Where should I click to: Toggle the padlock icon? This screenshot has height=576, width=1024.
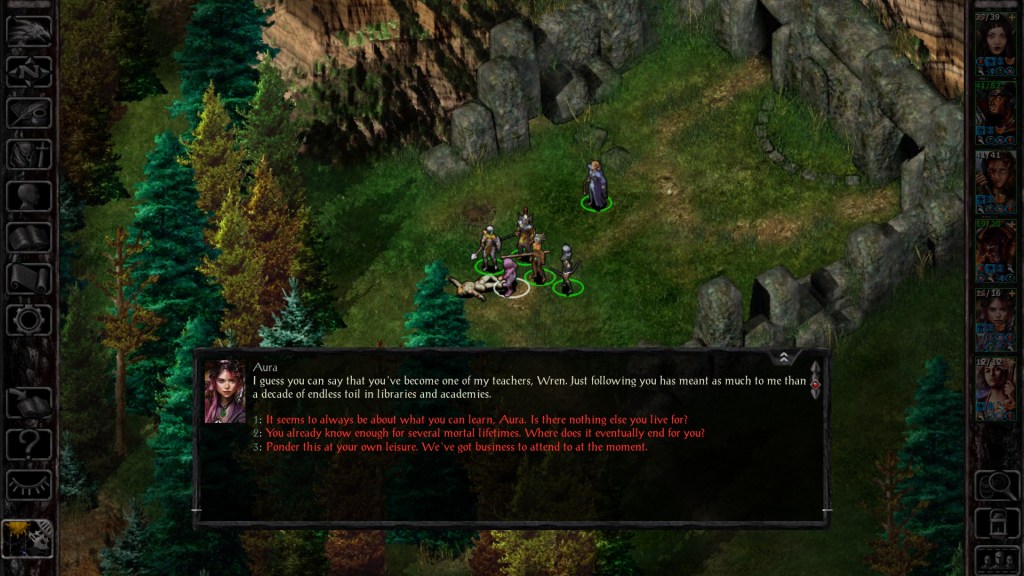(x=995, y=522)
